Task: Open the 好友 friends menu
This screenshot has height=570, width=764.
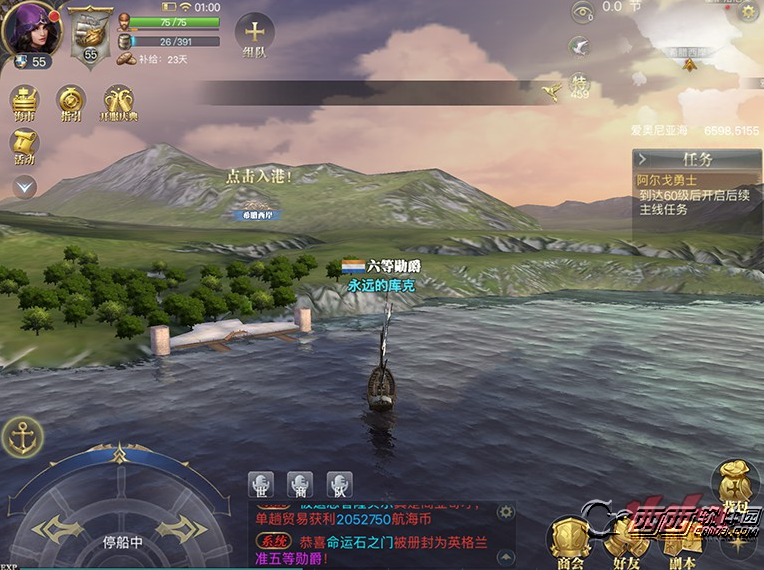Action: 628,541
